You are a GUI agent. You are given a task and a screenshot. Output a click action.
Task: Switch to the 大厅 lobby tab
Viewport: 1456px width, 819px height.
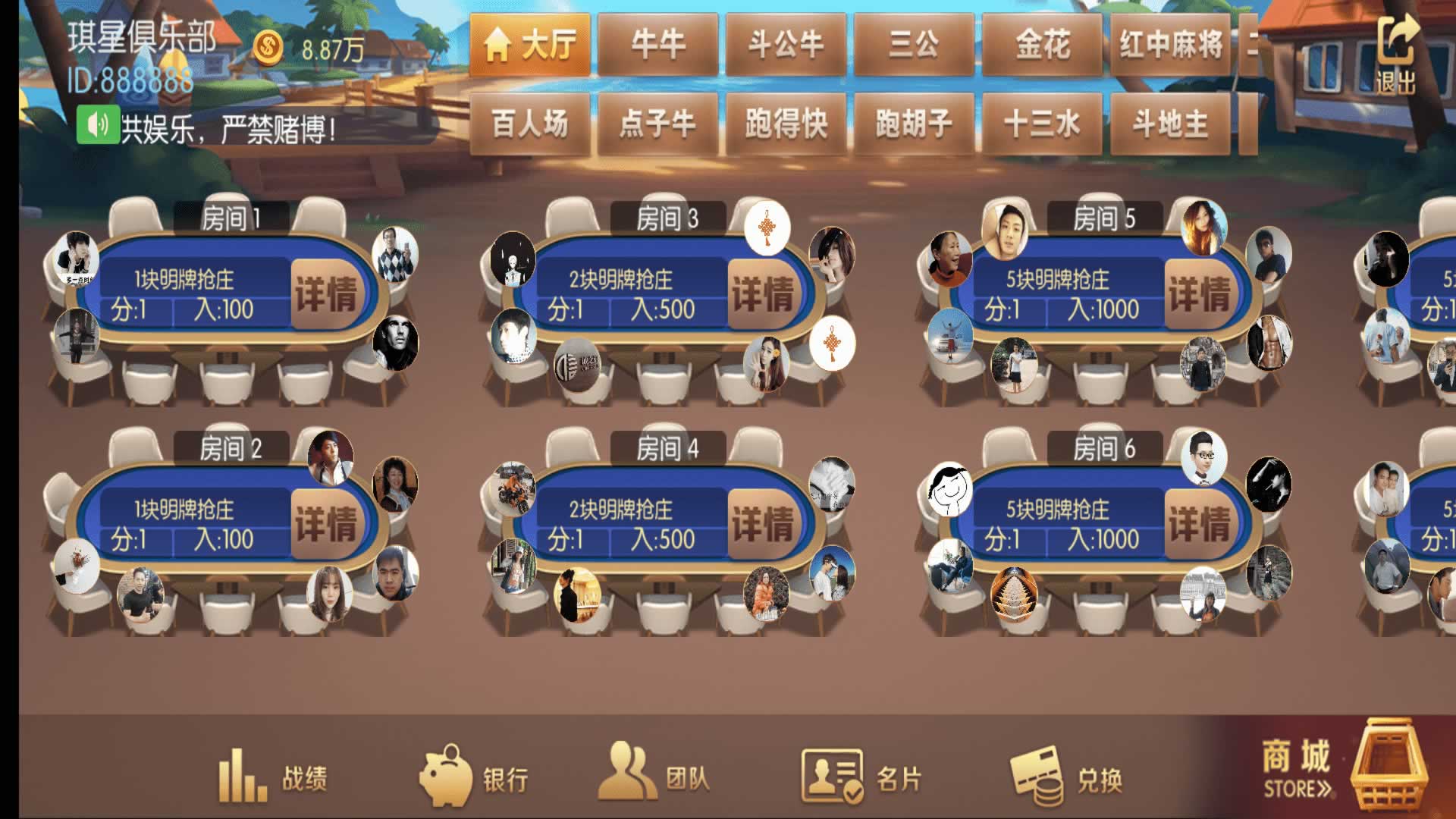[x=529, y=45]
